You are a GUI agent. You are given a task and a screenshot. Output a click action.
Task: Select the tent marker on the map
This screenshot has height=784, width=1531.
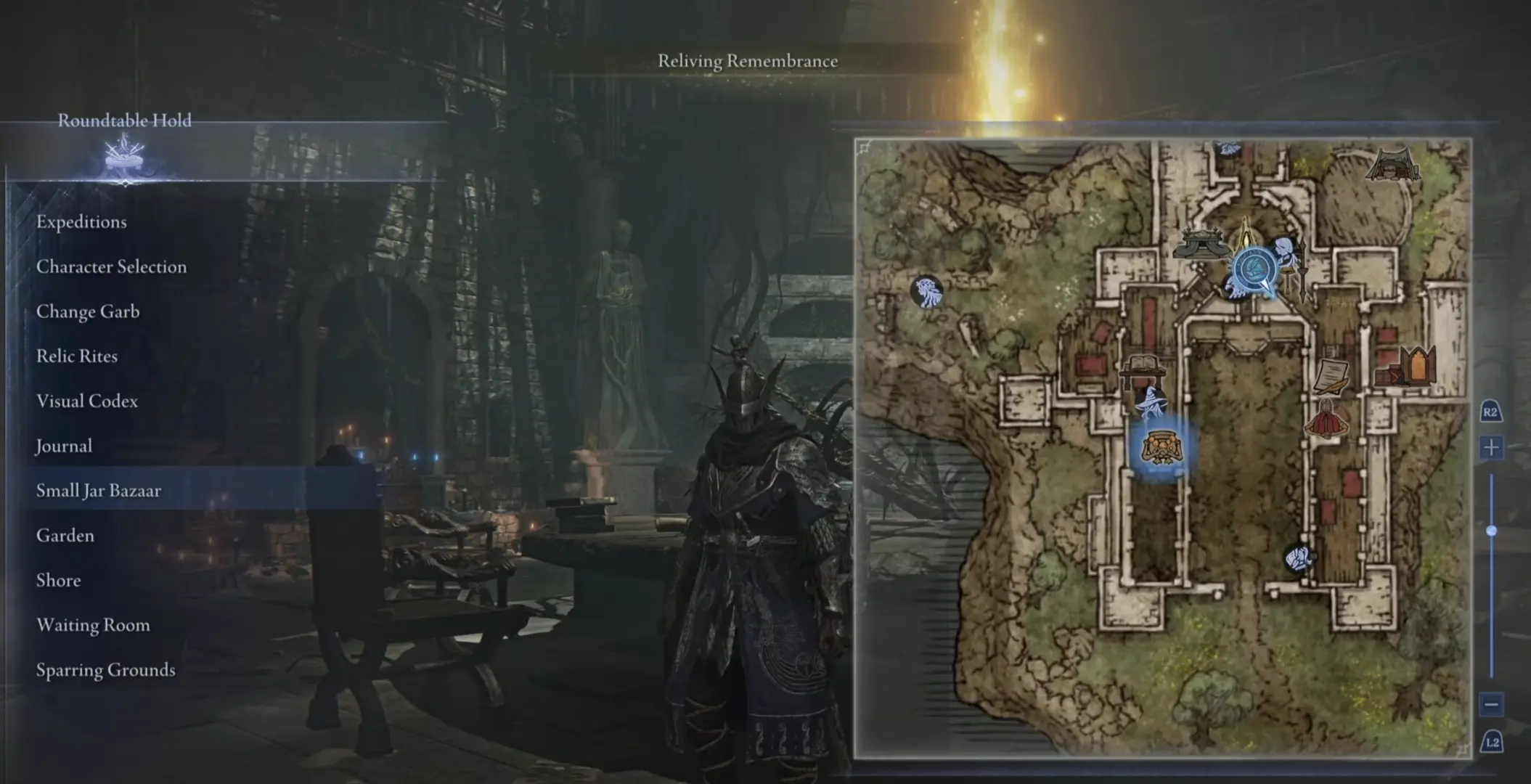tap(1393, 165)
